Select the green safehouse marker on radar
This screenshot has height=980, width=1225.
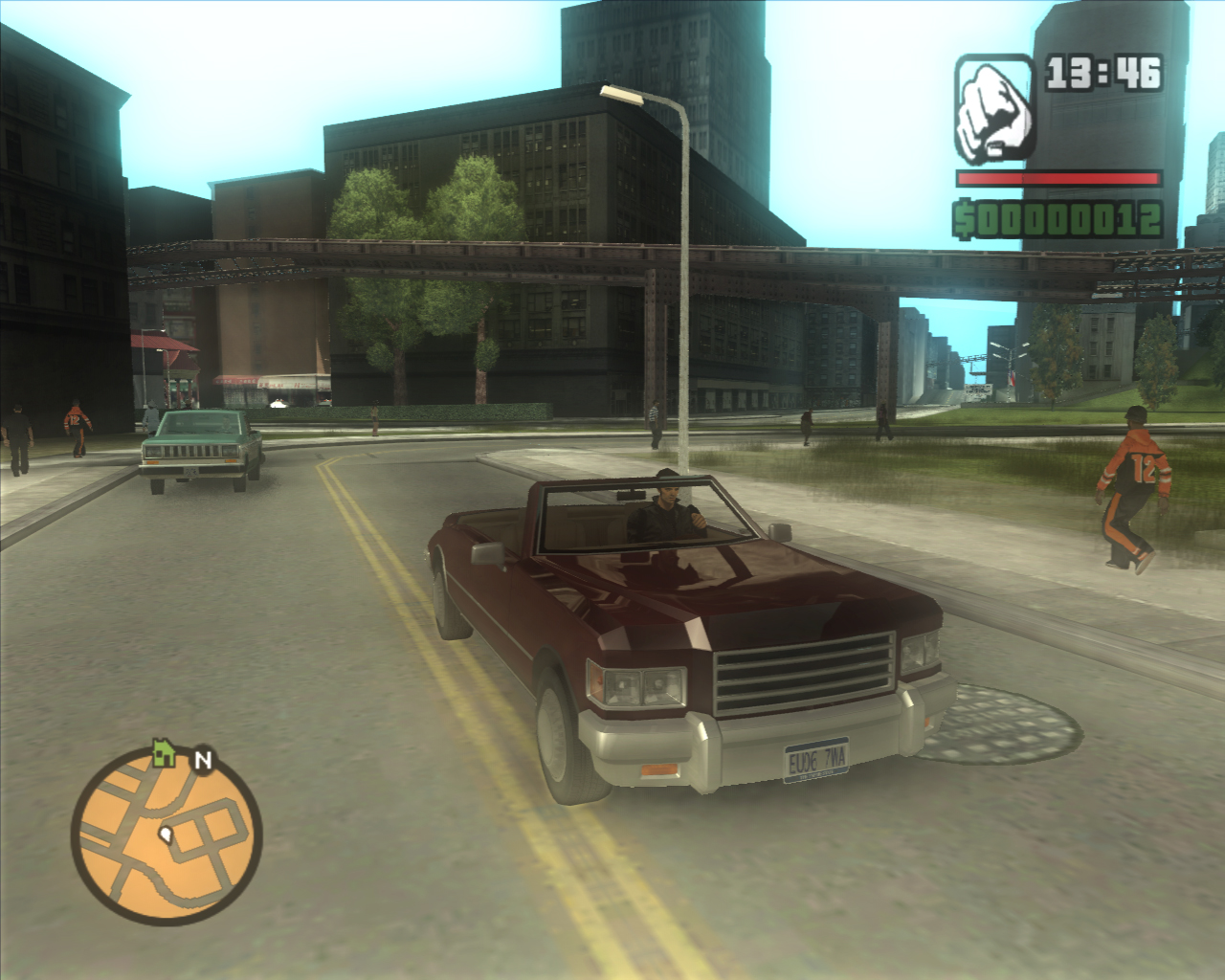[164, 753]
